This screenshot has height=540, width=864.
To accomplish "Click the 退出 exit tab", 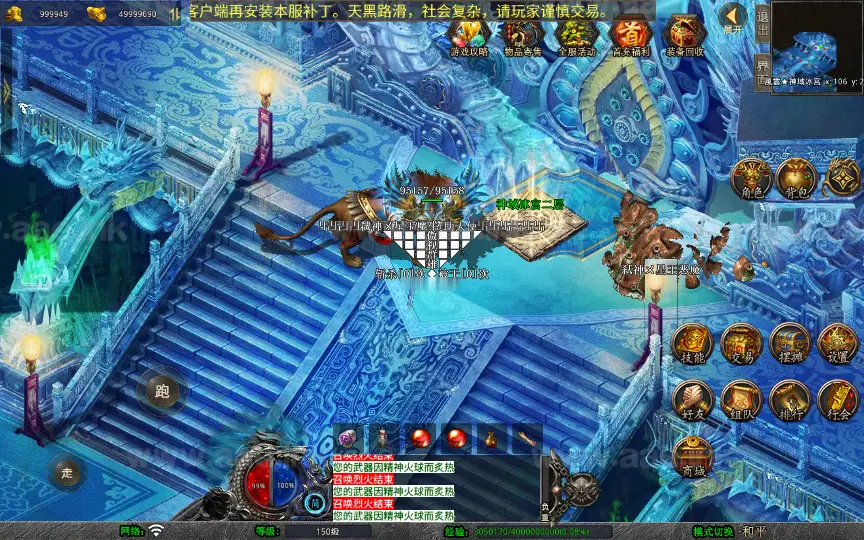I will coord(762,20).
